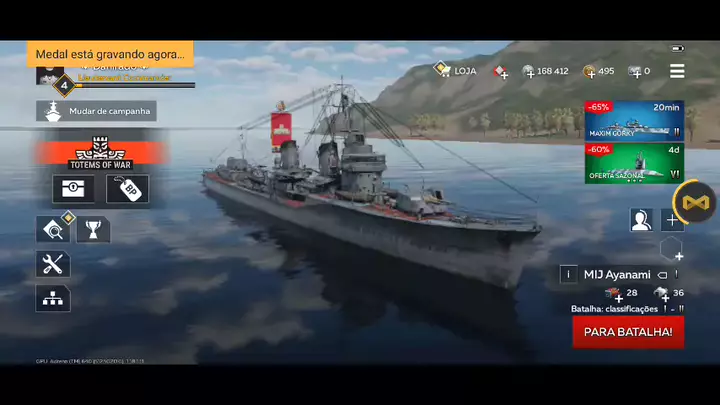Screen dimensions: 720x405
Task: Add a squad member with plus button
Action: point(673,220)
